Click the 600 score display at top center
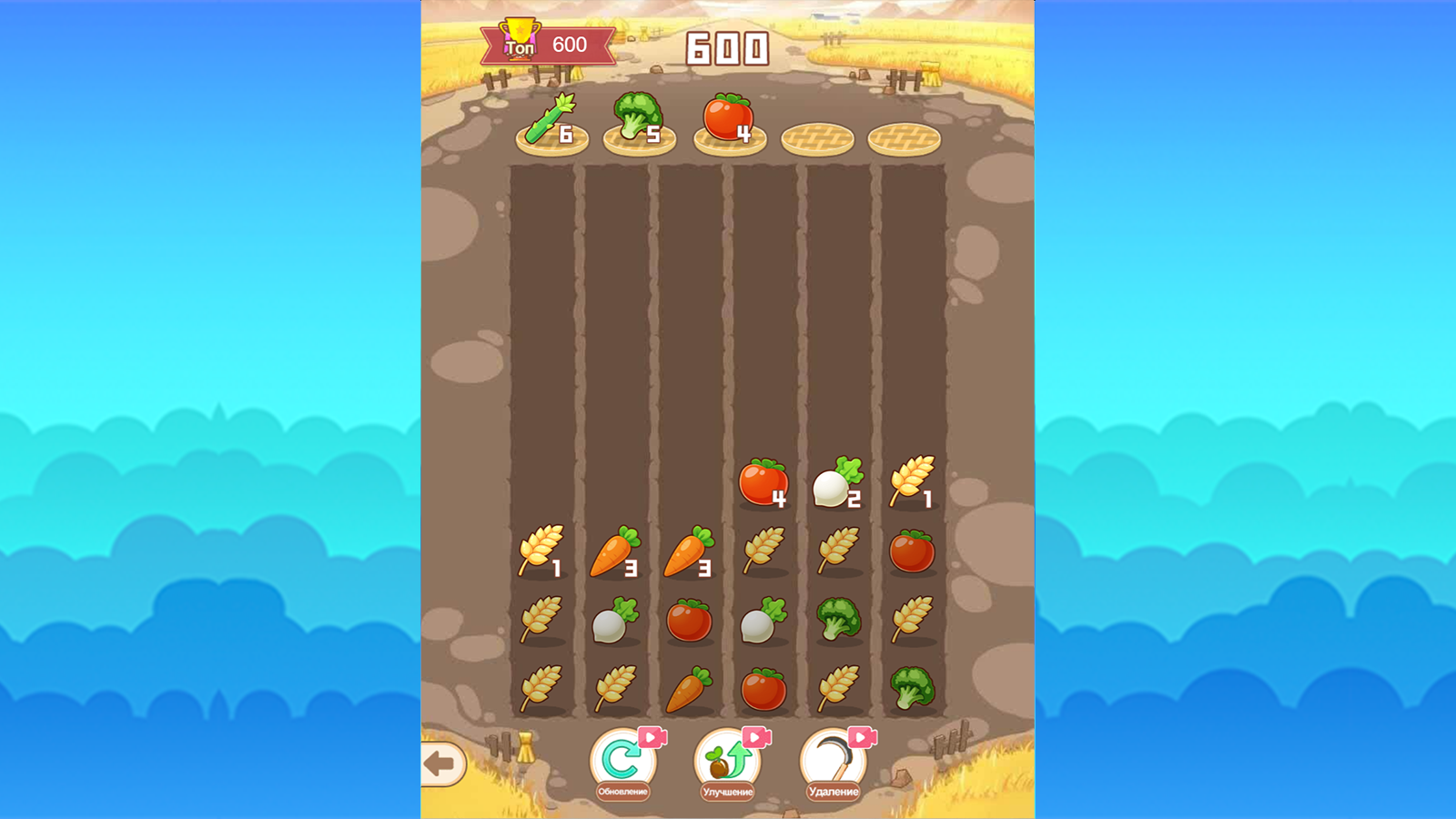 pos(725,47)
